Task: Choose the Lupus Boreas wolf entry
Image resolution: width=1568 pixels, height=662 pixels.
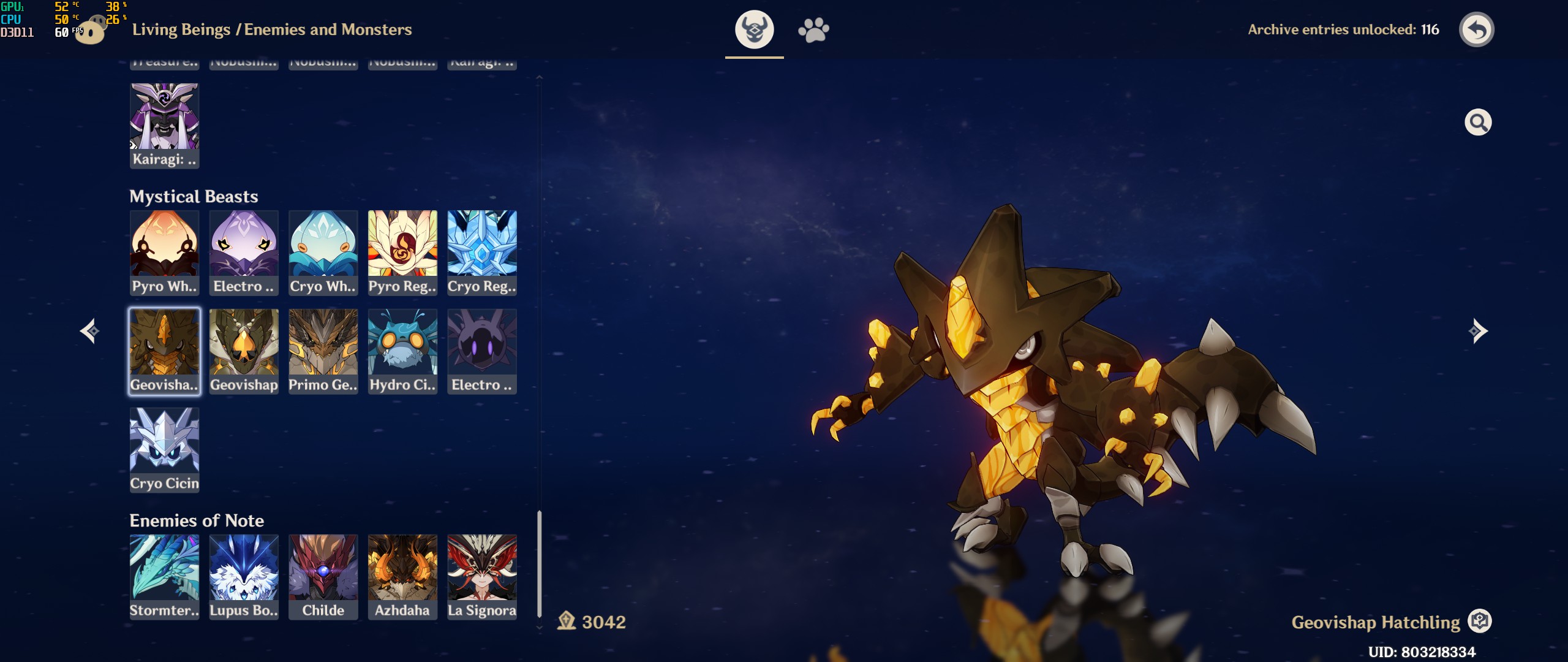Action: point(244,576)
